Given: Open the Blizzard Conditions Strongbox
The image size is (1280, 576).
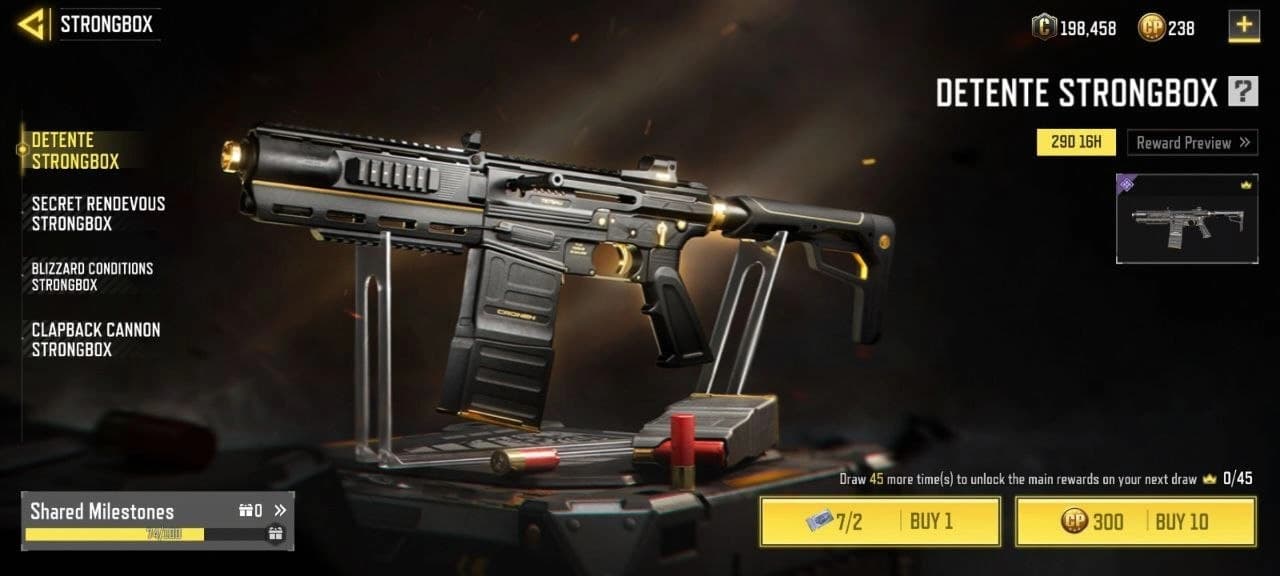Looking at the screenshot, I should (92, 276).
